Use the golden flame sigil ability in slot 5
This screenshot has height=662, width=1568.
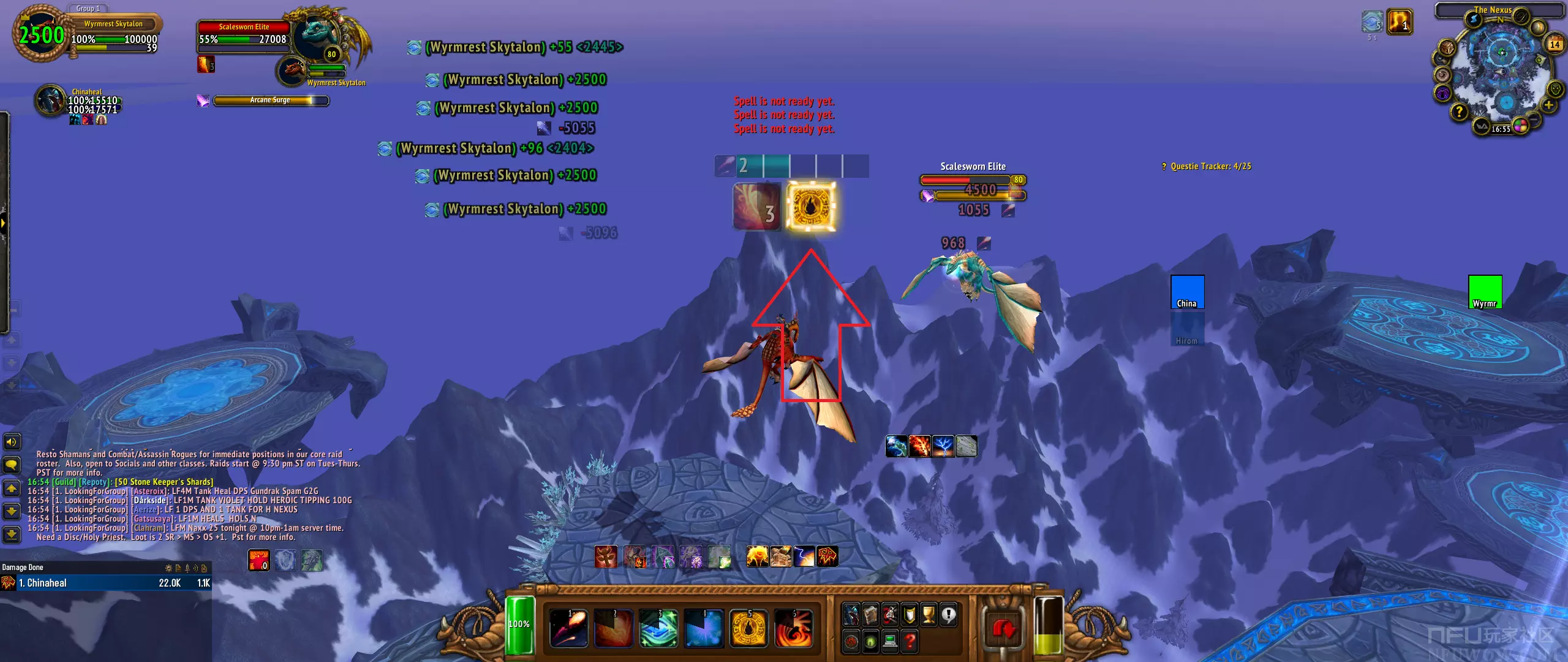coord(748,628)
